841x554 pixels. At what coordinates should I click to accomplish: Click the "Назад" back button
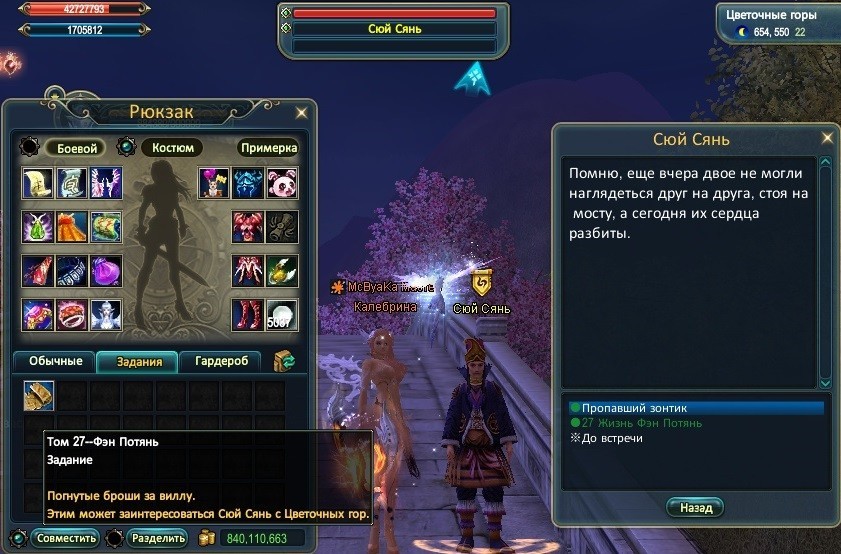tap(695, 508)
